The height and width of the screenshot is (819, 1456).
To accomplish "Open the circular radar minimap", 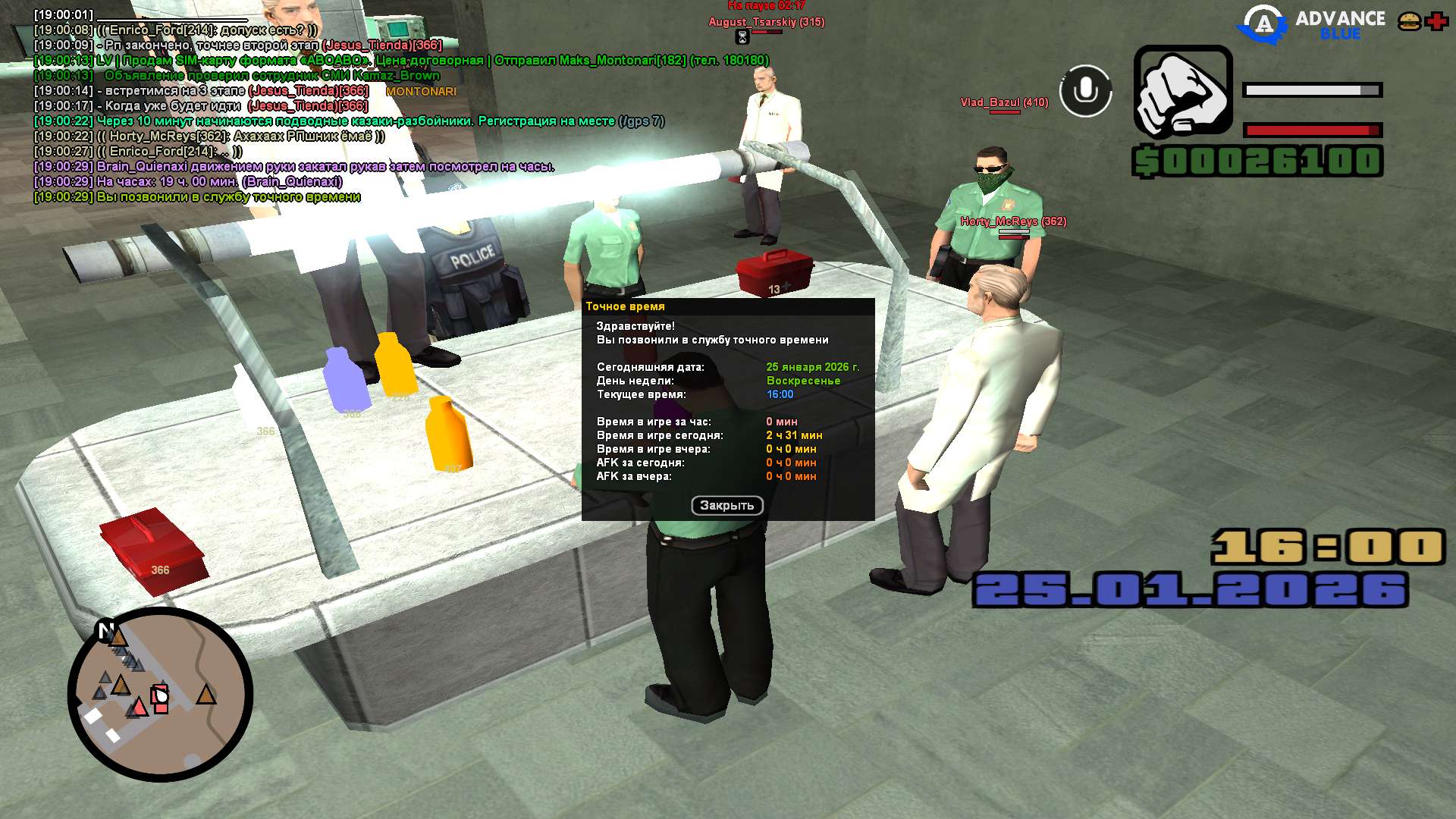I will coord(160,694).
